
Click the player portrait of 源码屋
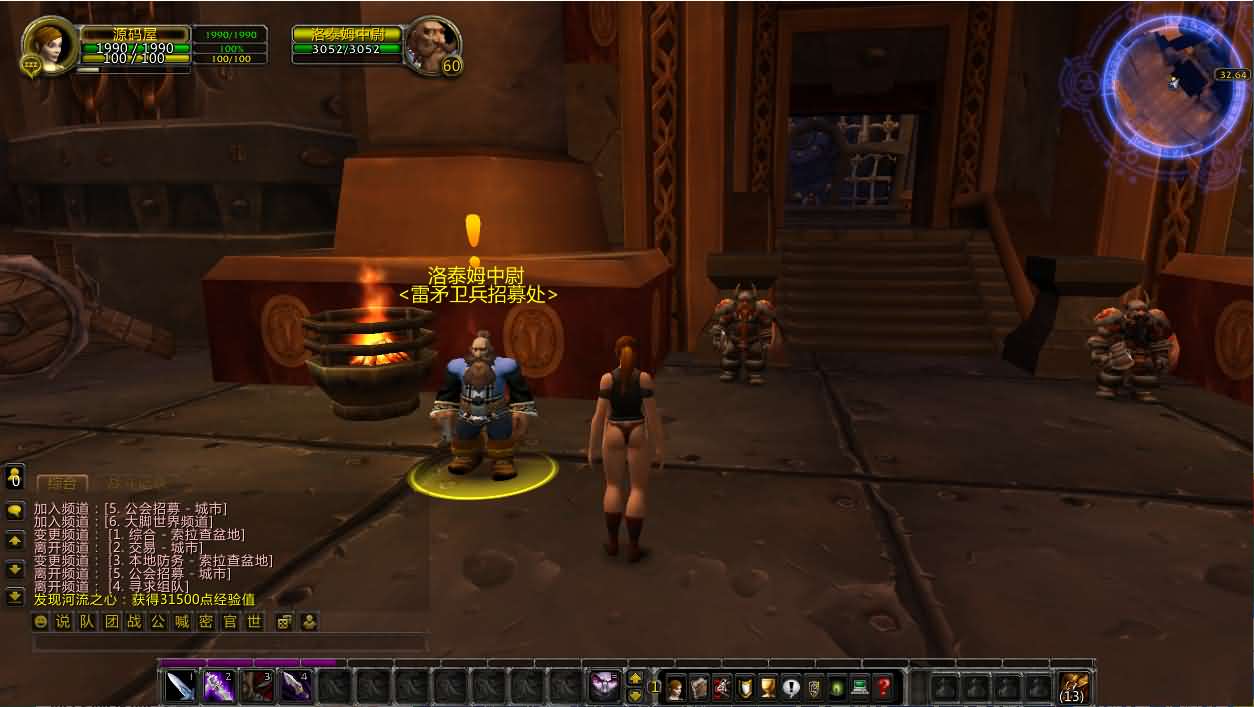pos(49,41)
